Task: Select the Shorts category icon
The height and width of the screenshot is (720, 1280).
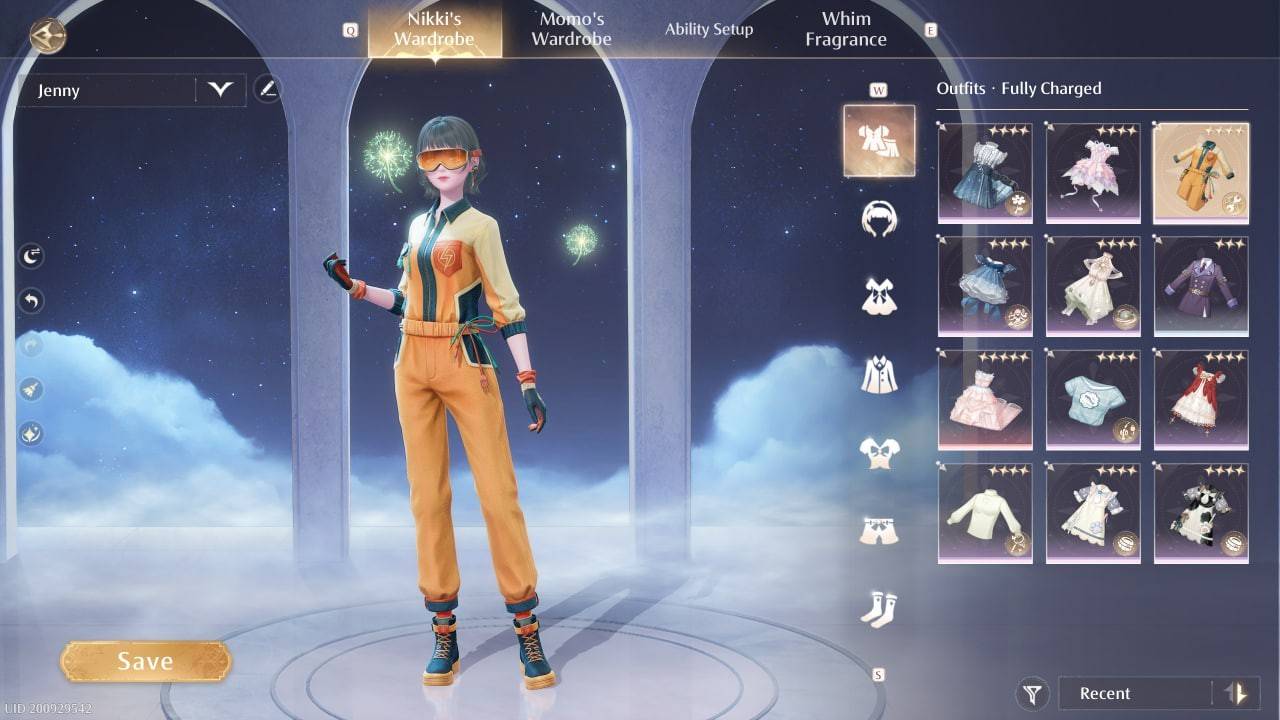Action: coord(878,528)
